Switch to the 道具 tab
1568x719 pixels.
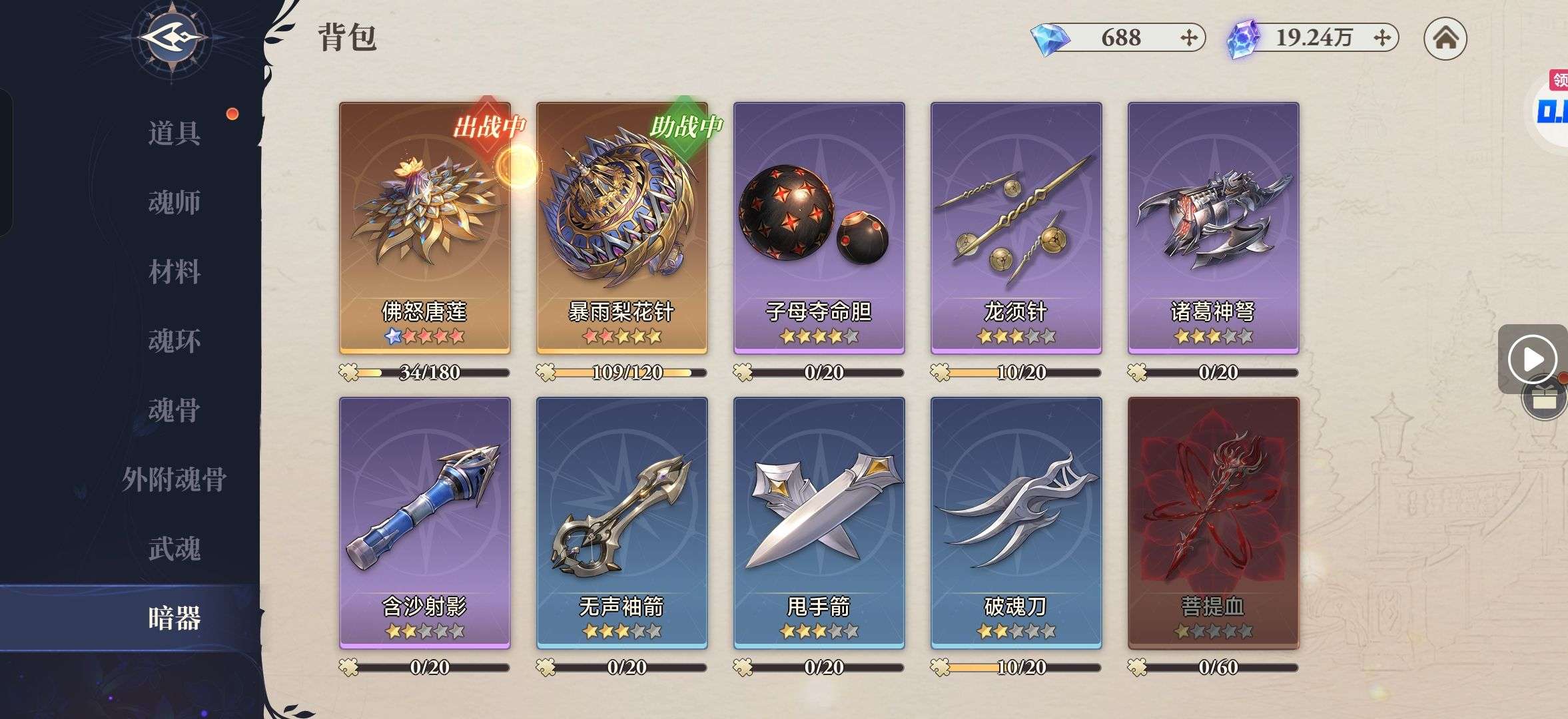pyautogui.click(x=175, y=133)
